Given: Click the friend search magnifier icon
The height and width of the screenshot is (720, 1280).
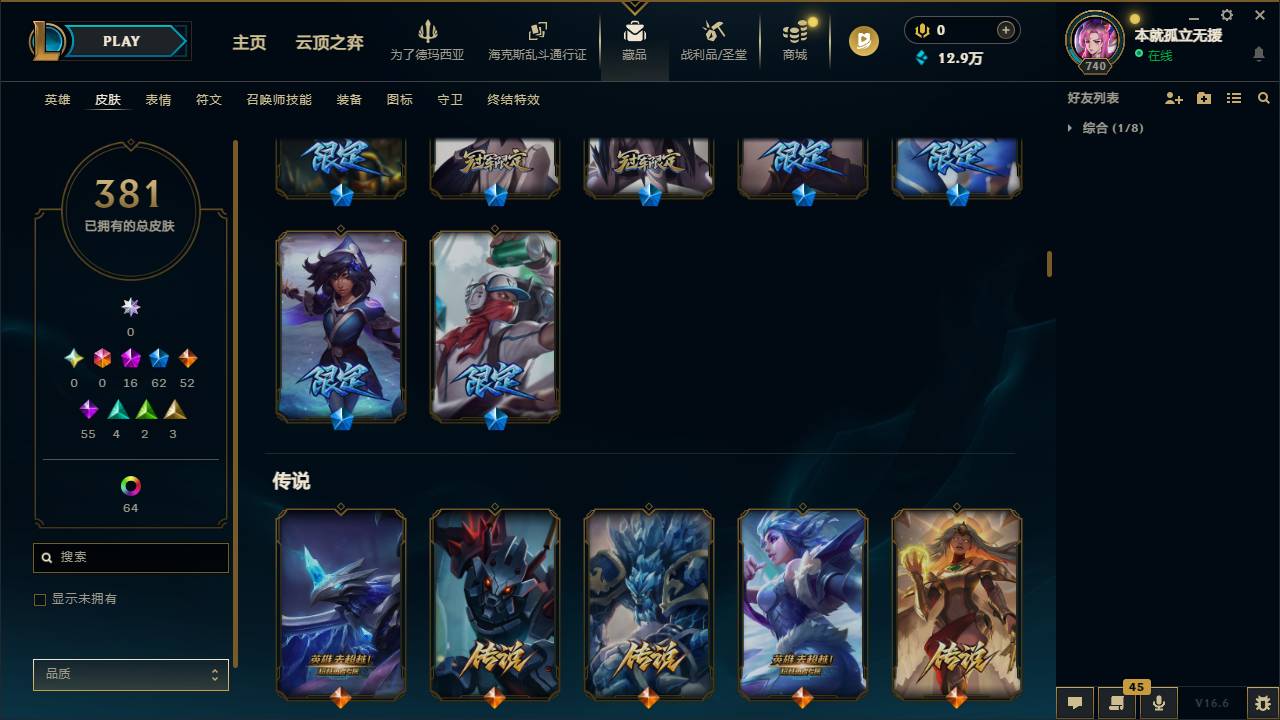Looking at the screenshot, I should pyautogui.click(x=1264, y=97).
